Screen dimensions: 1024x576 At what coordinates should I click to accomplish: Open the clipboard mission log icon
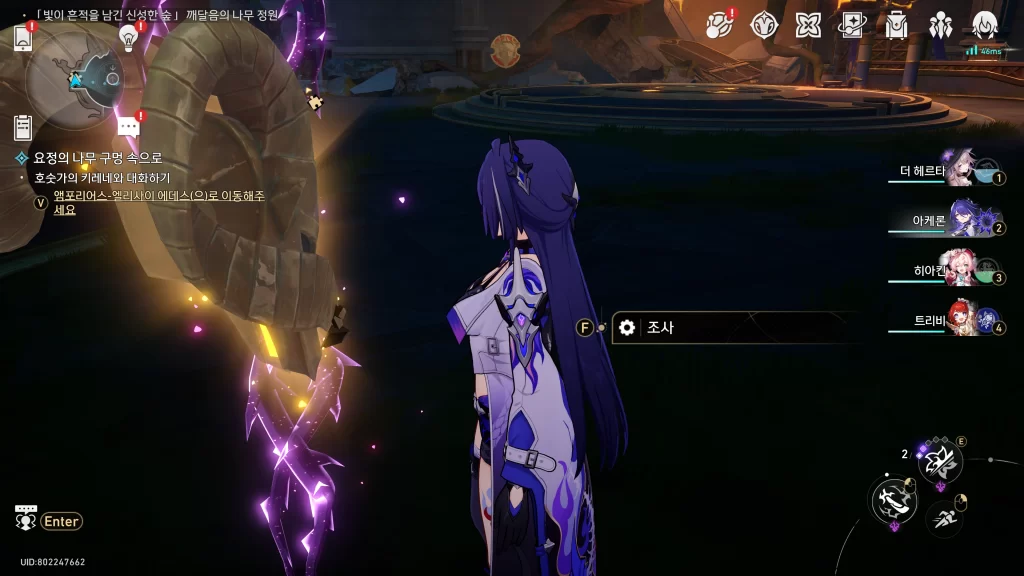point(23,127)
